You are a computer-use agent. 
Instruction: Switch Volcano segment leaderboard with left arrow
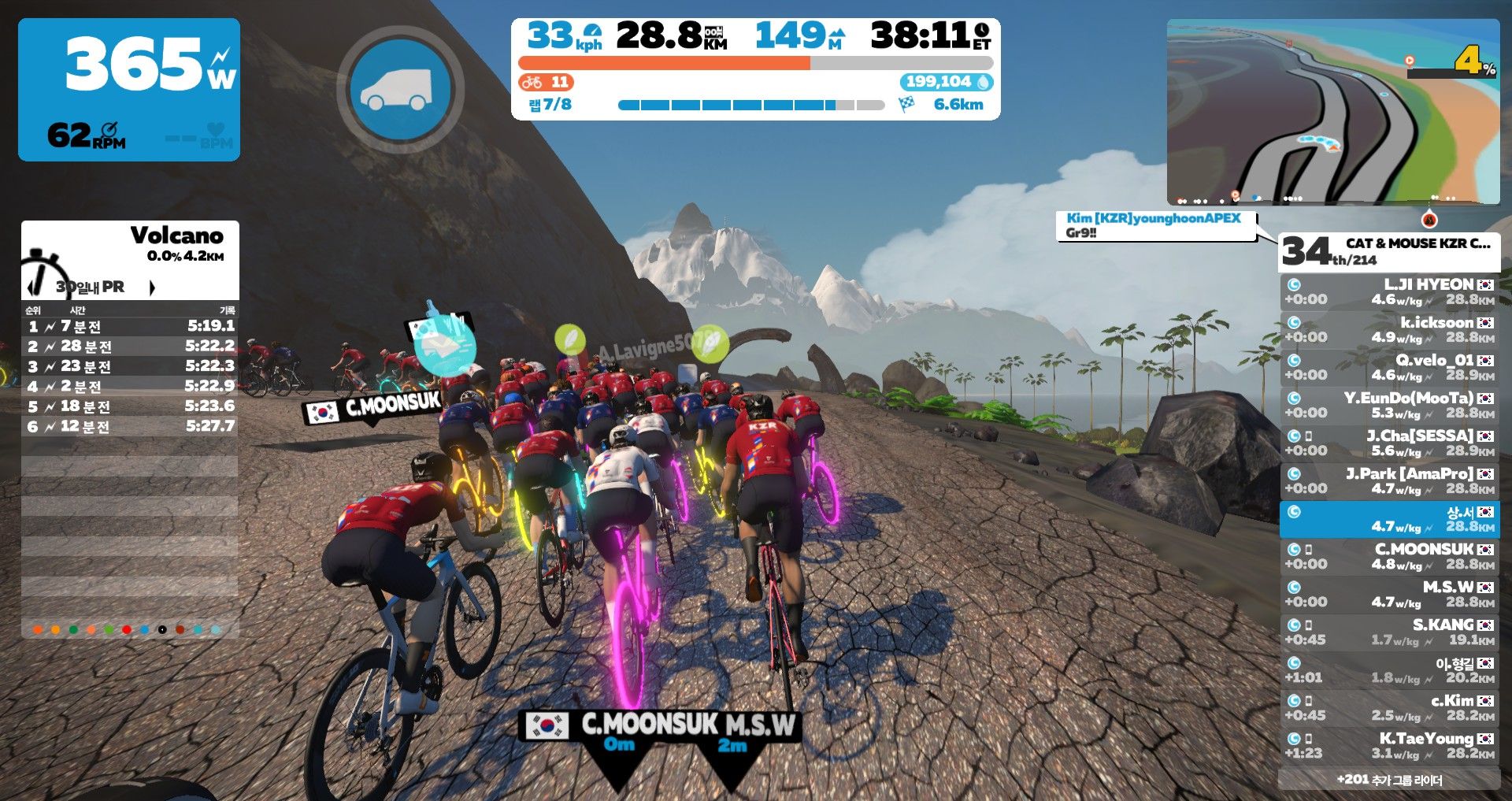coord(31,287)
